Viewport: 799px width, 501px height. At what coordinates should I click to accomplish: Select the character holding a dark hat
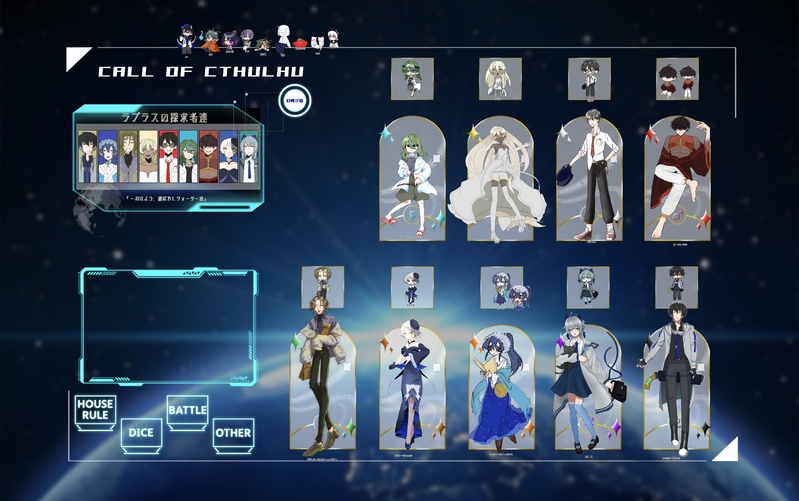[x=589, y=178]
